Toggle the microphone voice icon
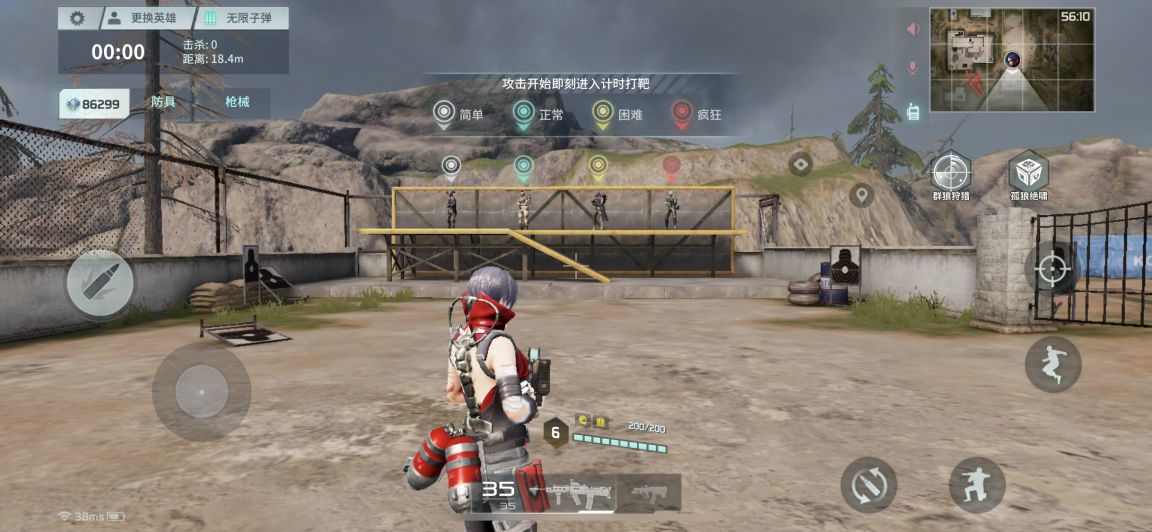 click(912, 68)
